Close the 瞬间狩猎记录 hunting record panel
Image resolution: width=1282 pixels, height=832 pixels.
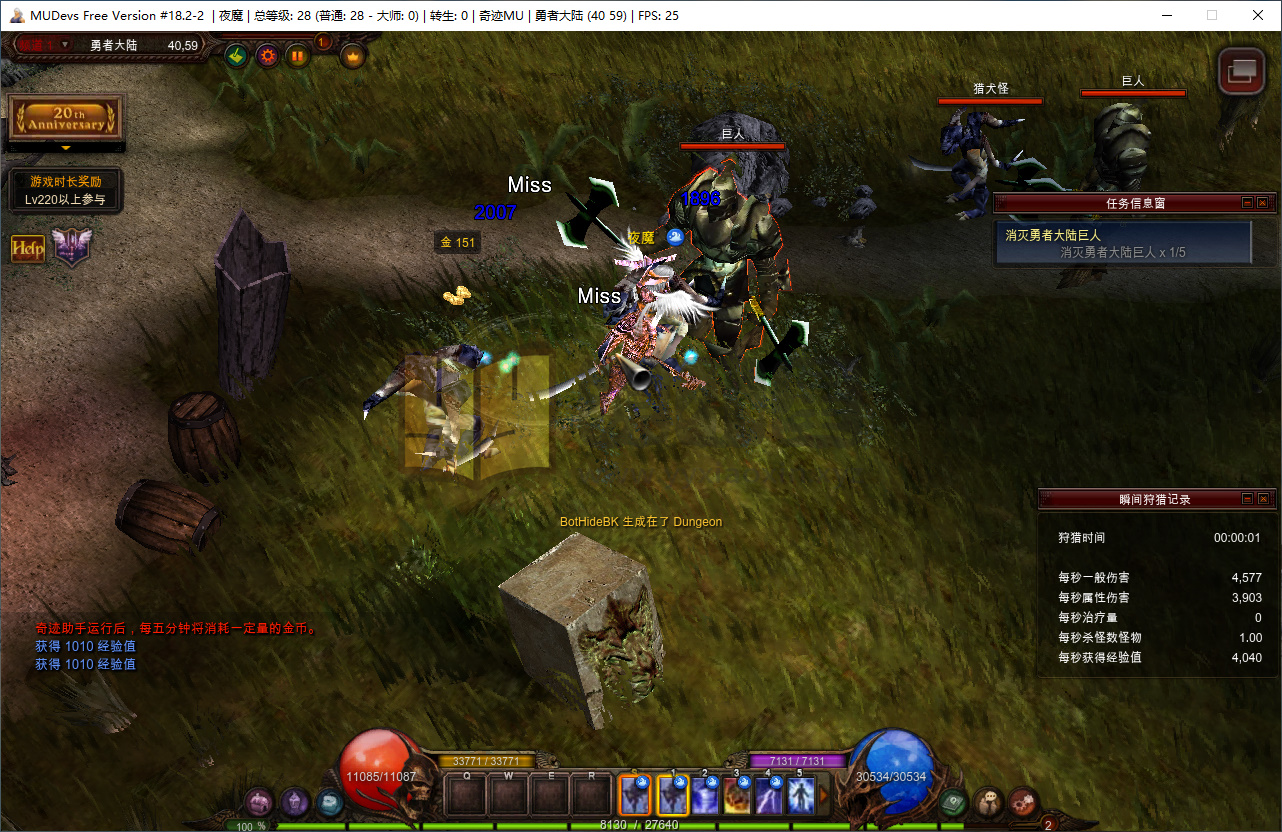pos(1263,499)
